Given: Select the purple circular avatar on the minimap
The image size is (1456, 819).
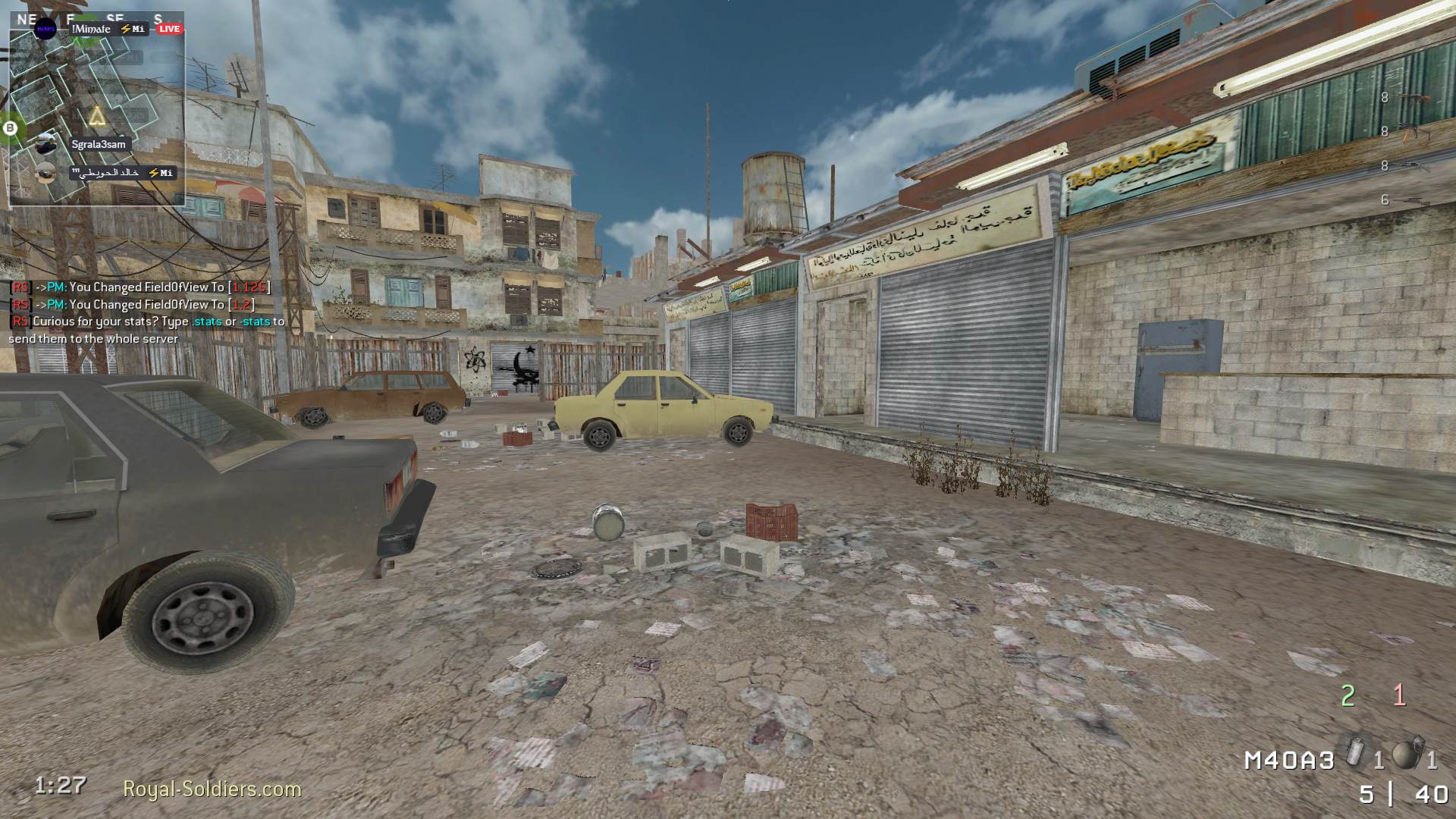Looking at the screenshot, I should coord(45,29).
